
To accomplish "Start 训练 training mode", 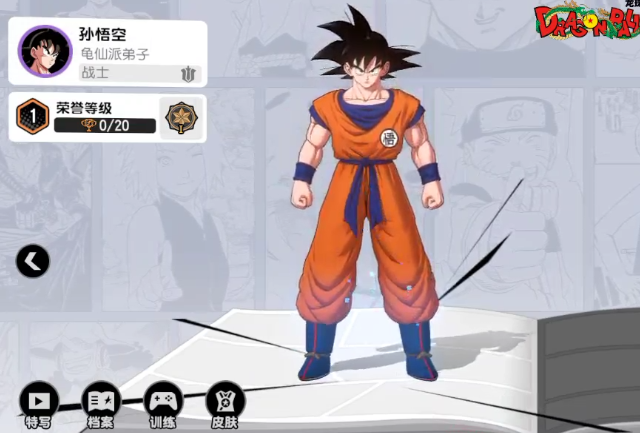I will [x=163, y=401].
